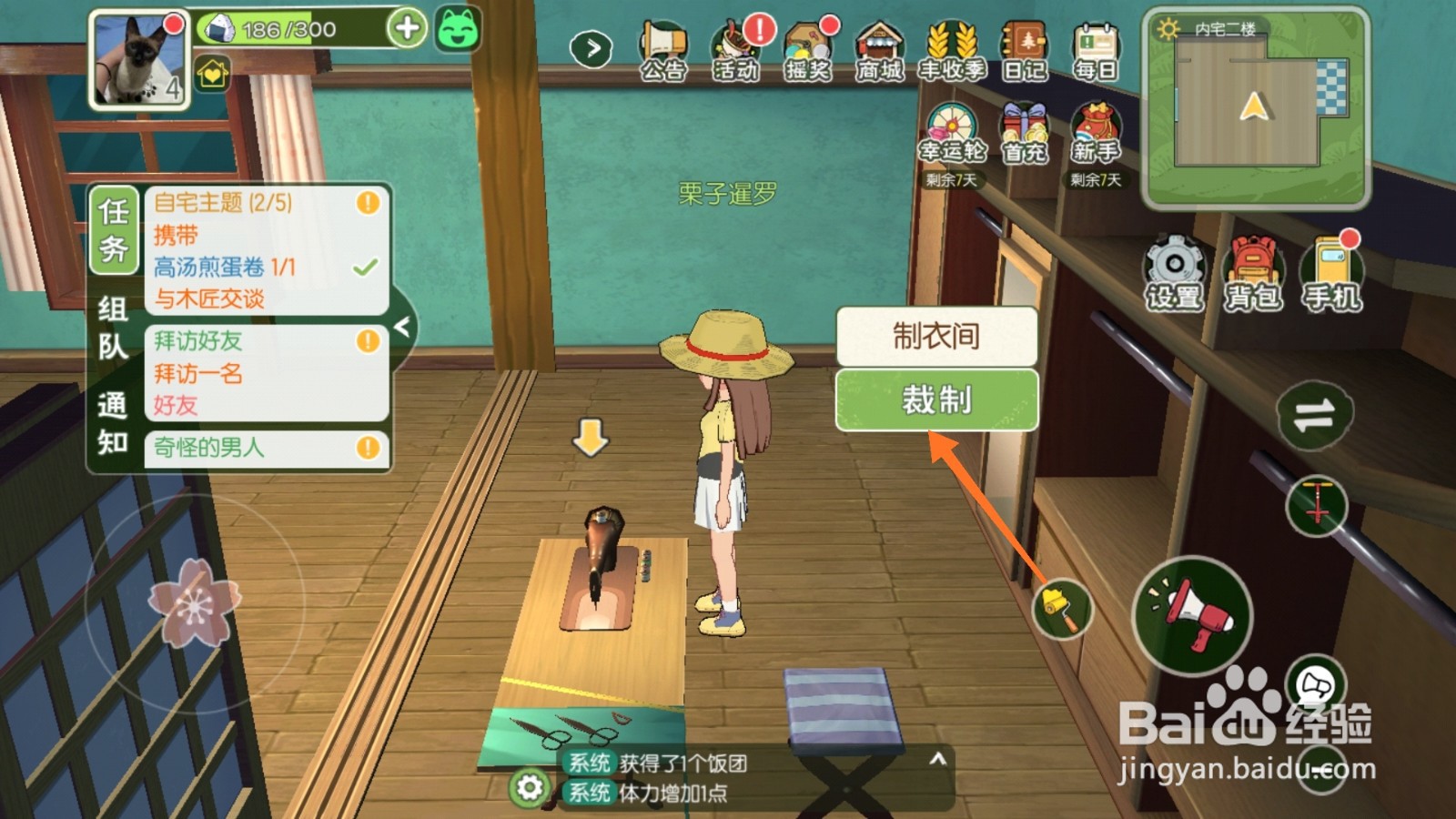Tap the paint roller decoration icon
The height and width of the screenshot is (819, 1456).
[1063, 610]
